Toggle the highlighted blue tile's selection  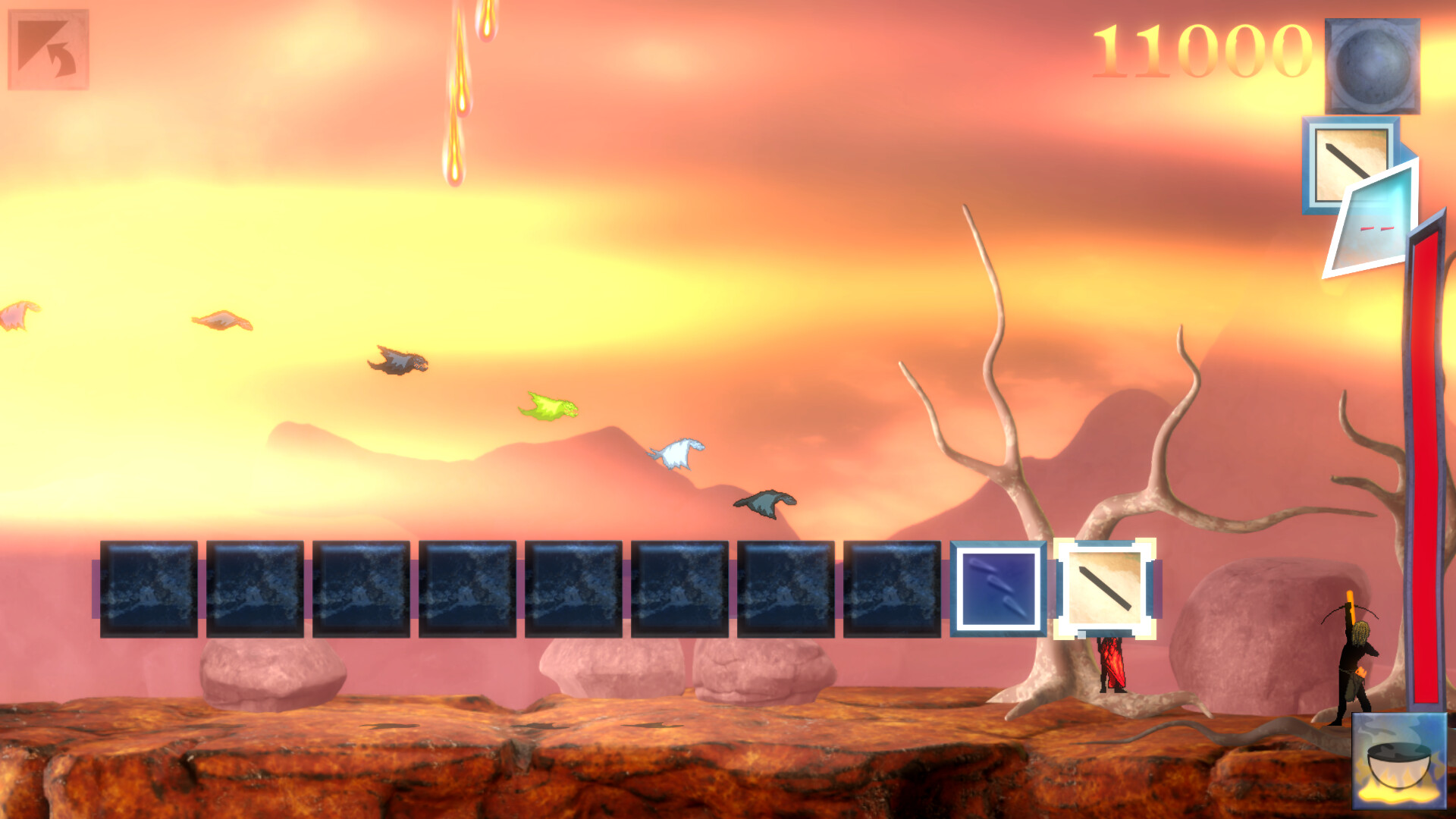click(997, 588)
